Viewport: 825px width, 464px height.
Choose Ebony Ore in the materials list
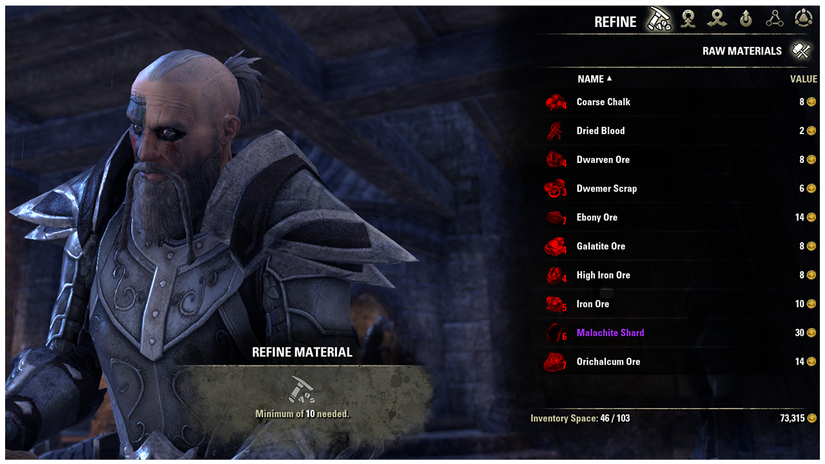click(597, 218)
